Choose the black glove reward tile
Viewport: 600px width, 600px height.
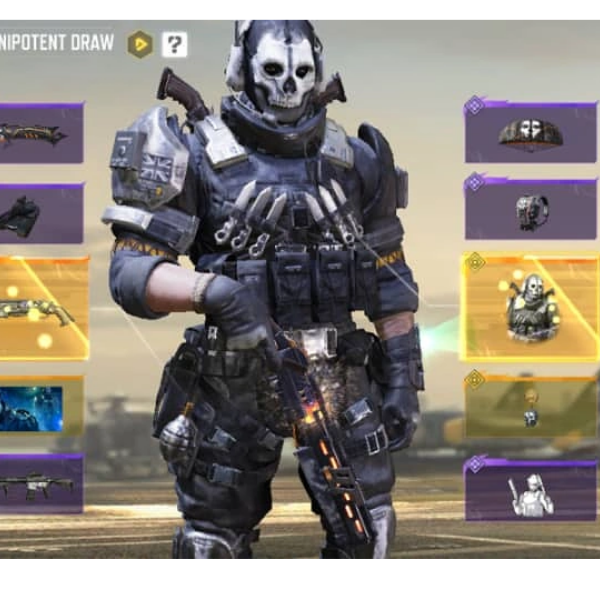[x=40, y=214]
